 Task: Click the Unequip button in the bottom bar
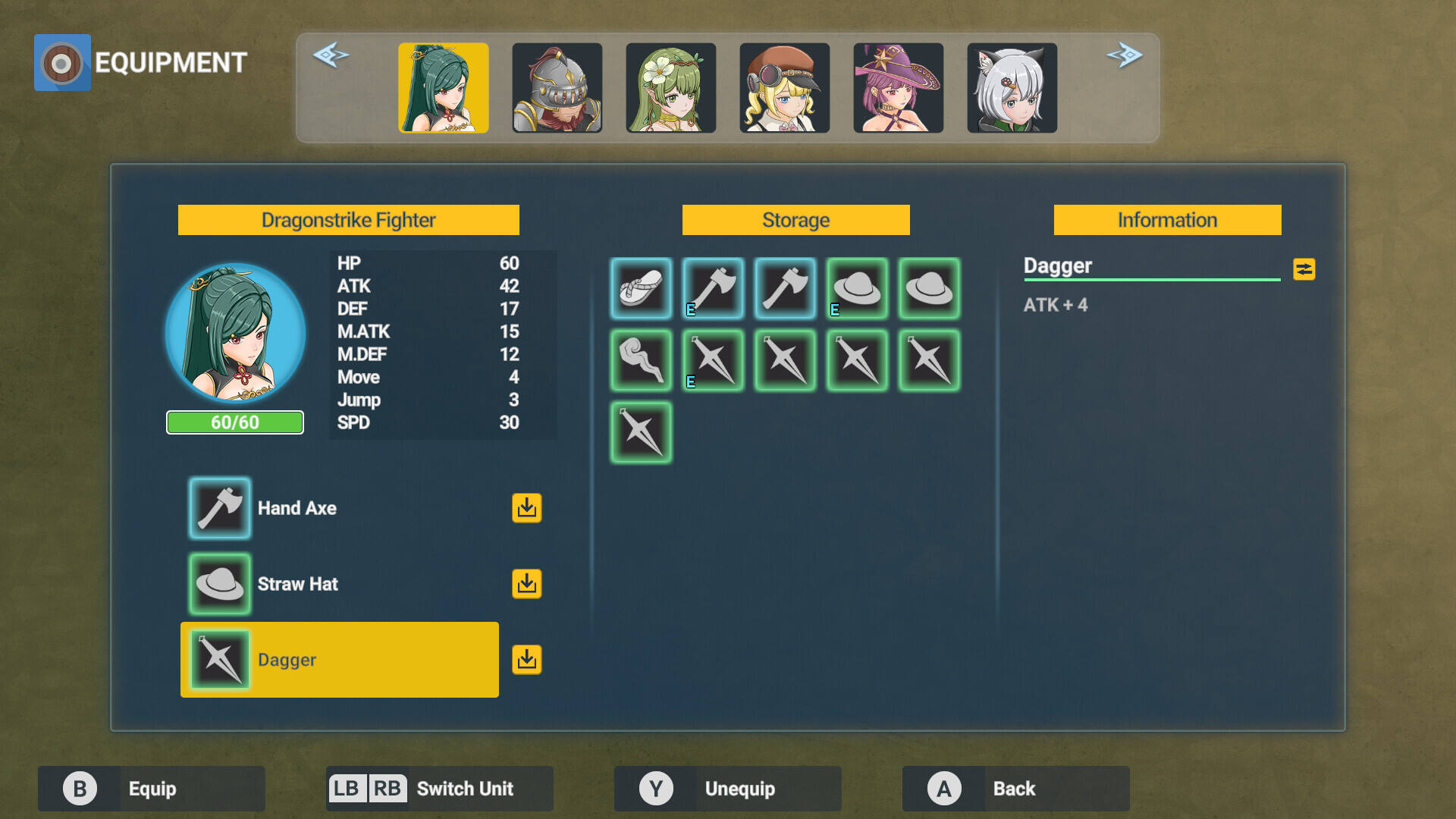point(727,789)
